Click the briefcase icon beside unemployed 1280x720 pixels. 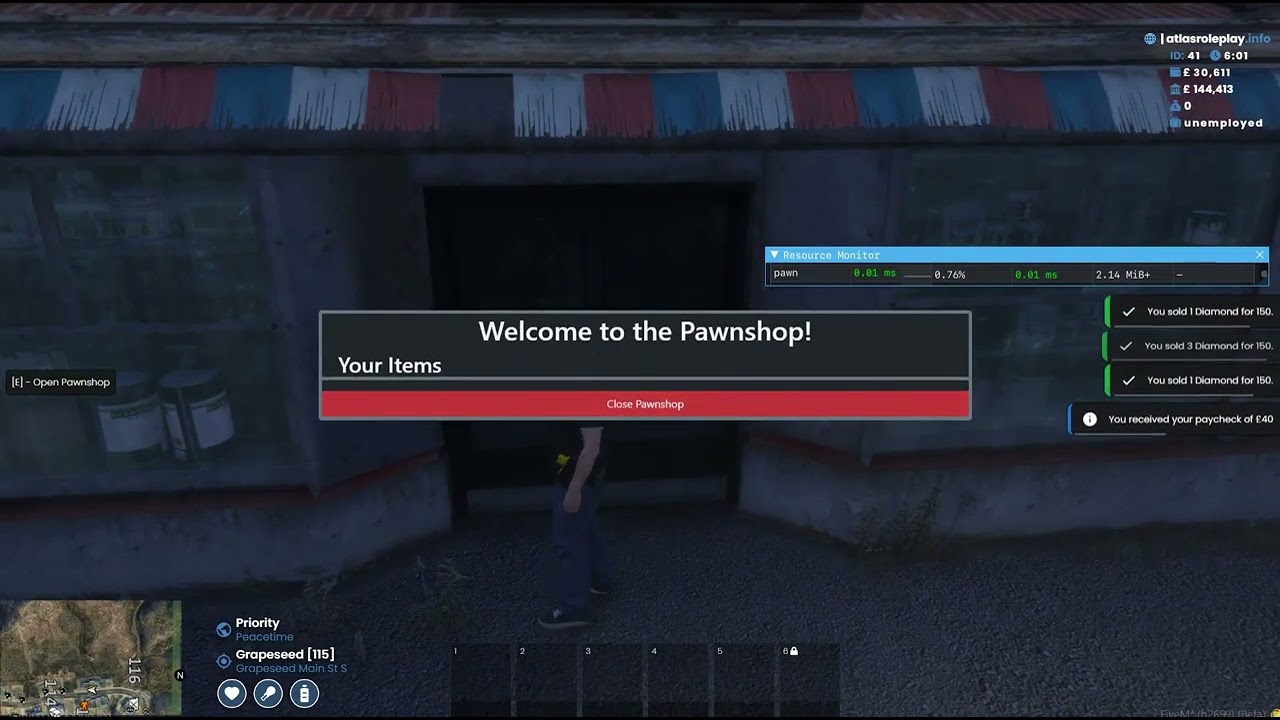[x=1176, y=123]
